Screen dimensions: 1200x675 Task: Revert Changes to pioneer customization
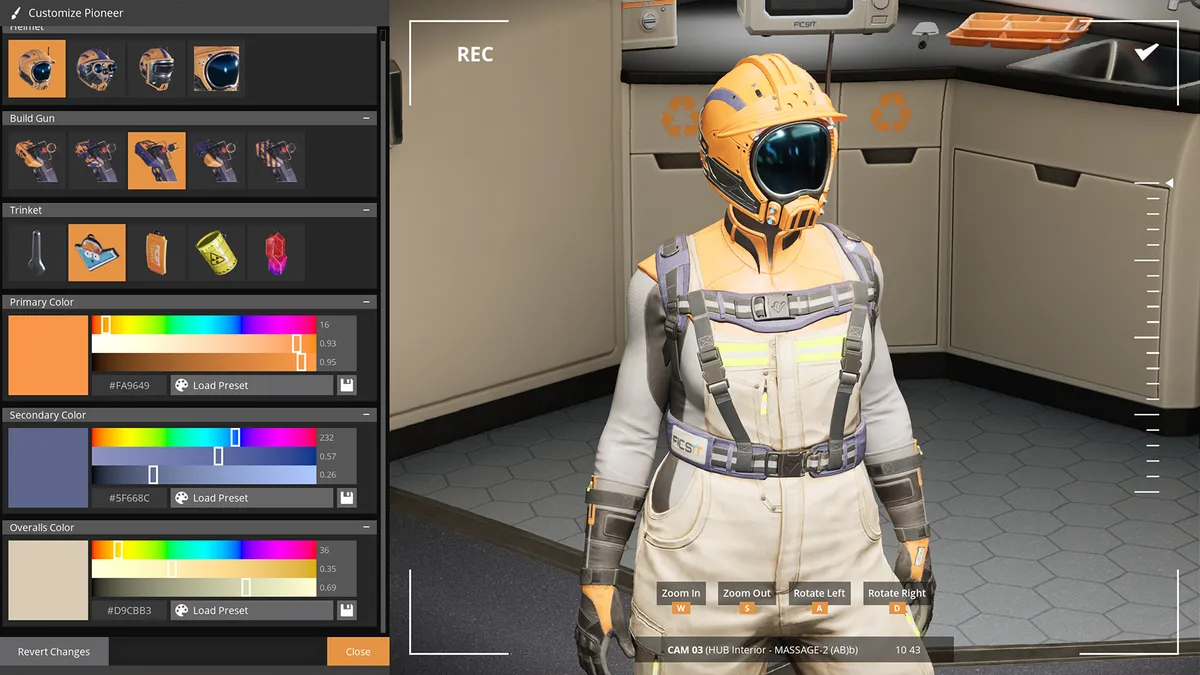(54, 651)
